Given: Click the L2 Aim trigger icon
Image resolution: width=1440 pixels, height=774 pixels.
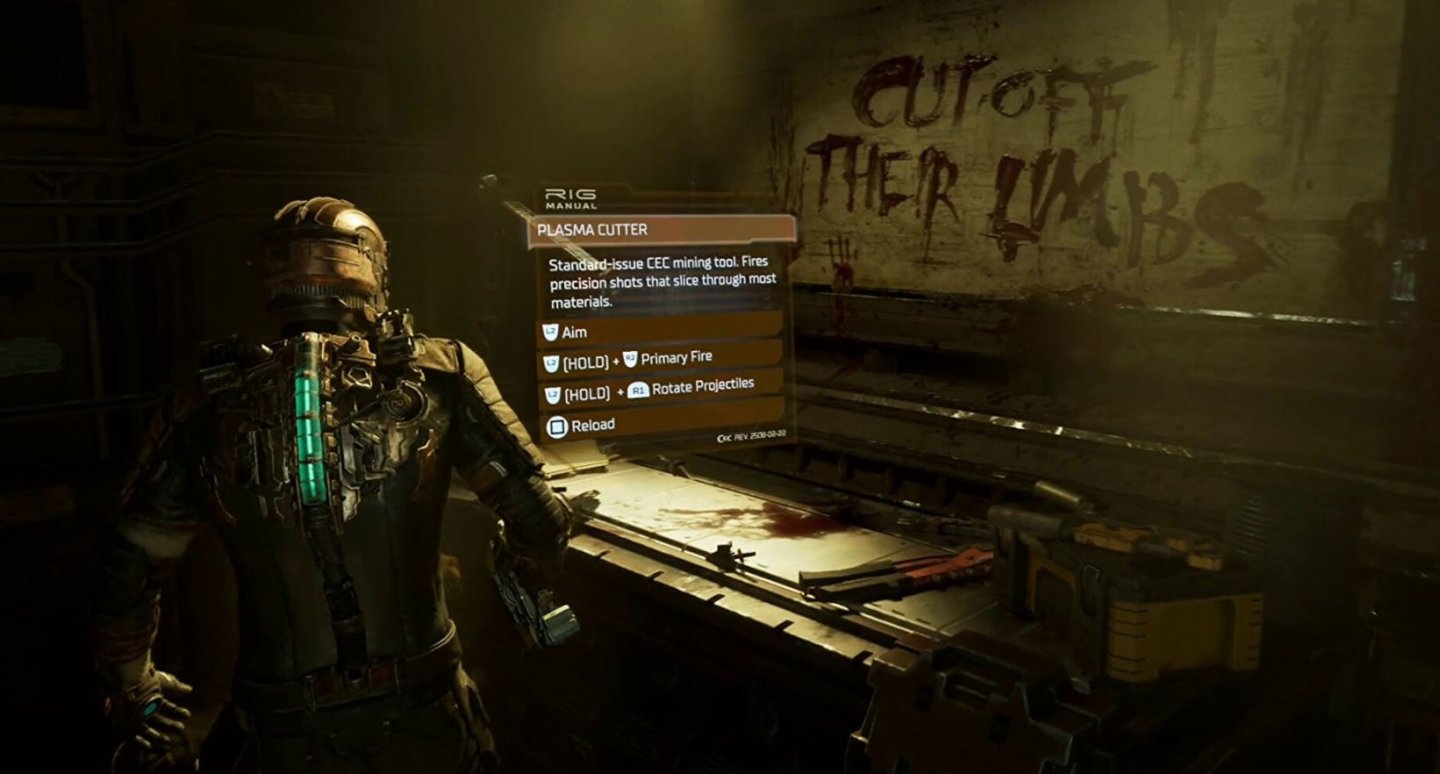Looking at the screenshot, I should 551,331.
